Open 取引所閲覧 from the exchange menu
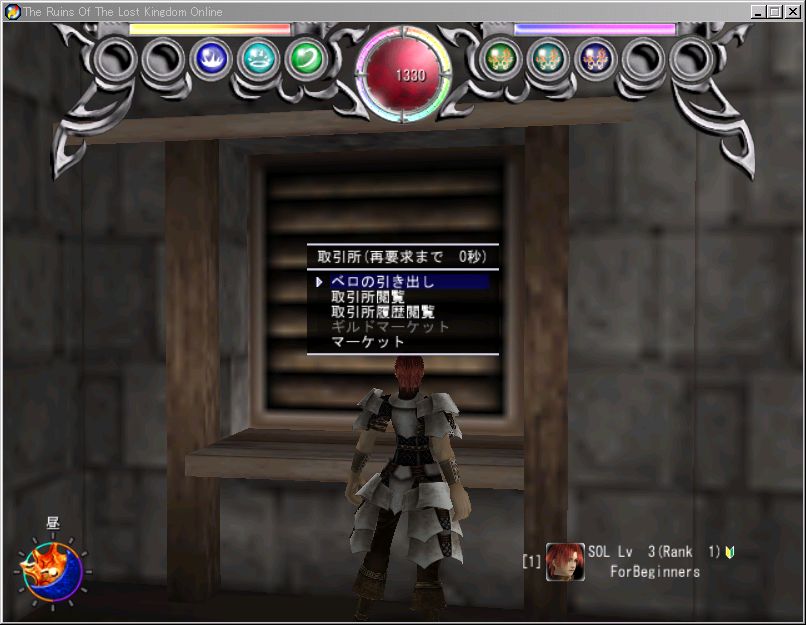Image resolution: width=806 pixels, height=625 pixels. 368,297
